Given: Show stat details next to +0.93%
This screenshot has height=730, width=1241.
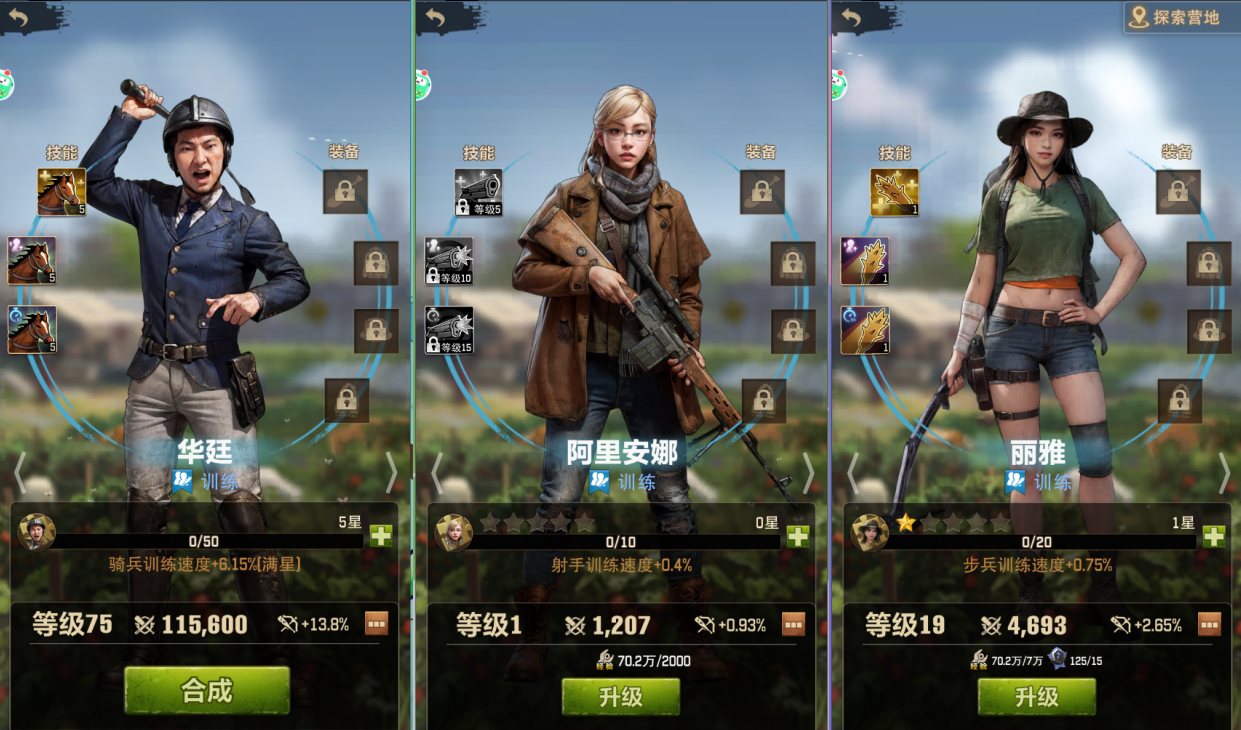Looking at the screenshot, I should click(x=793, y=625).
